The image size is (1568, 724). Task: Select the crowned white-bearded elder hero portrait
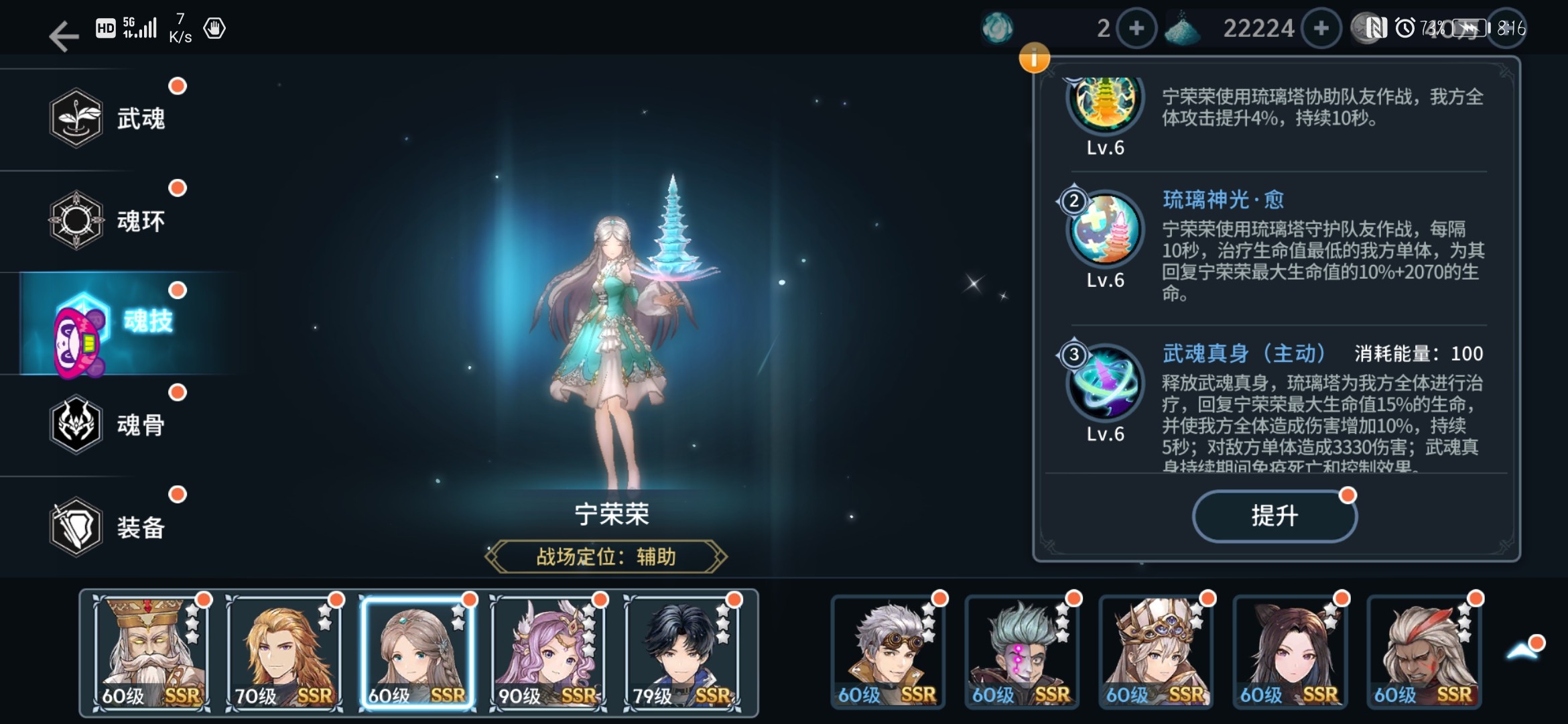[x=151, y=652]
